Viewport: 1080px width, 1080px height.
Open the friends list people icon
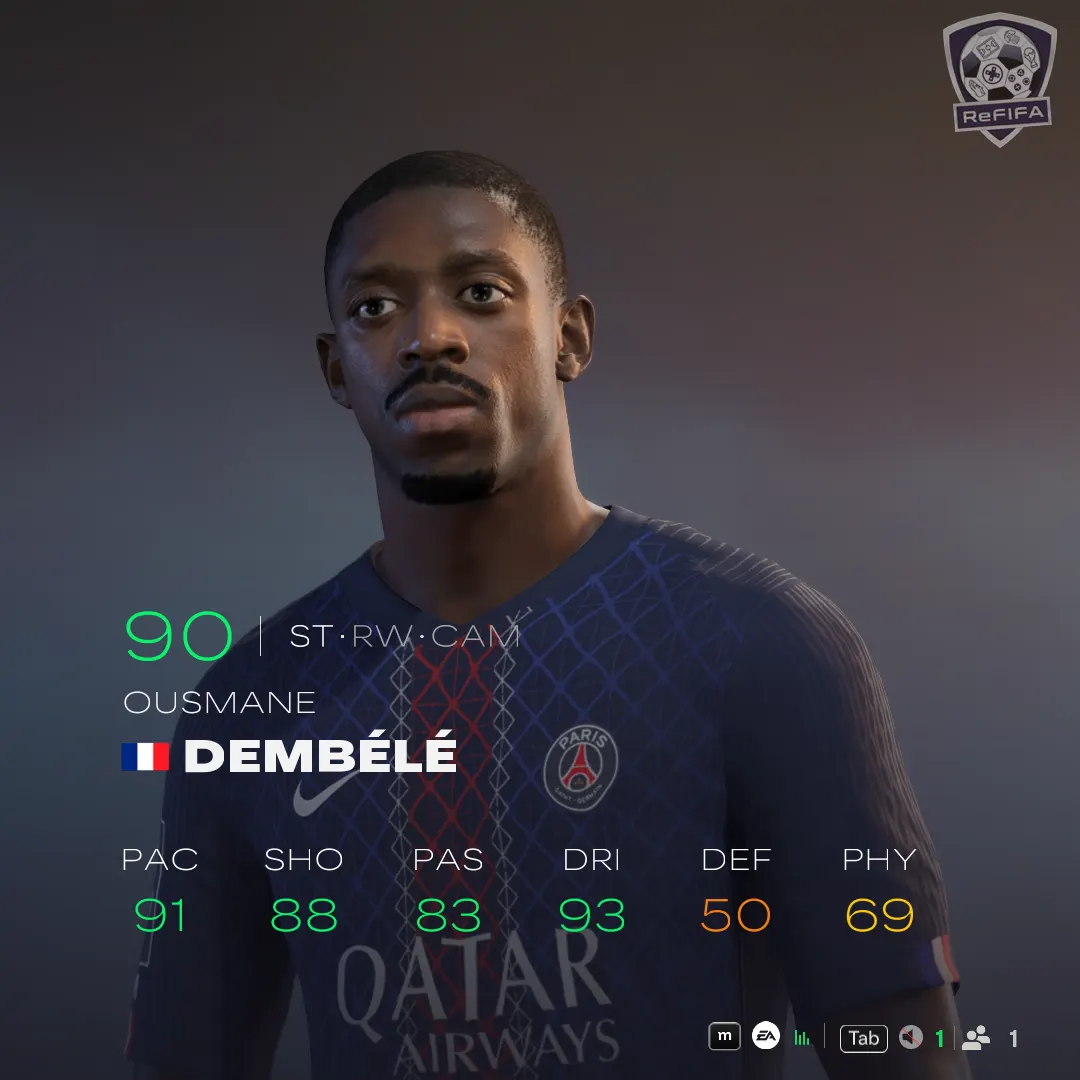point(976,1038)
